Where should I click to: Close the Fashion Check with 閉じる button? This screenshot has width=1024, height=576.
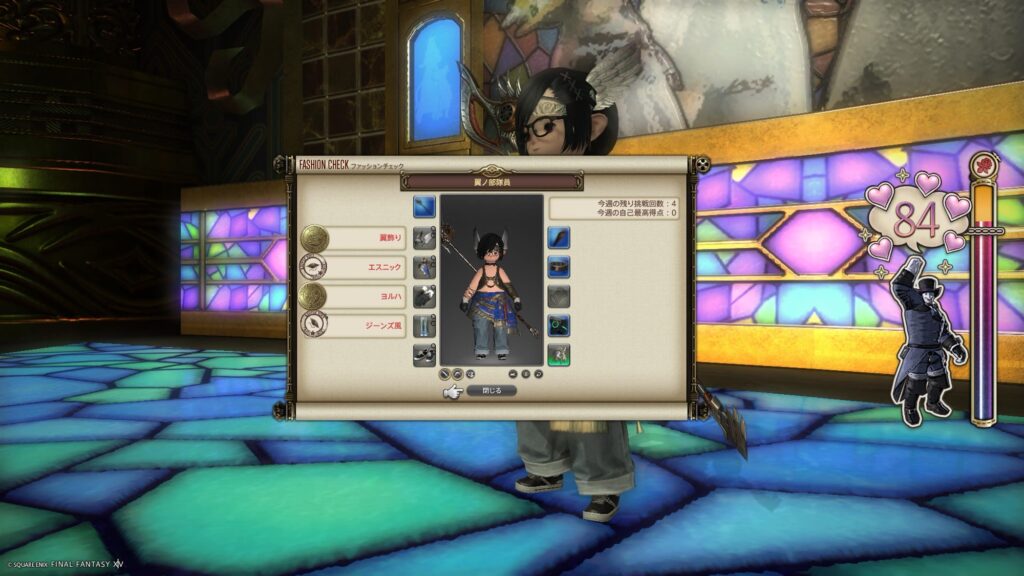click(491, 391)
